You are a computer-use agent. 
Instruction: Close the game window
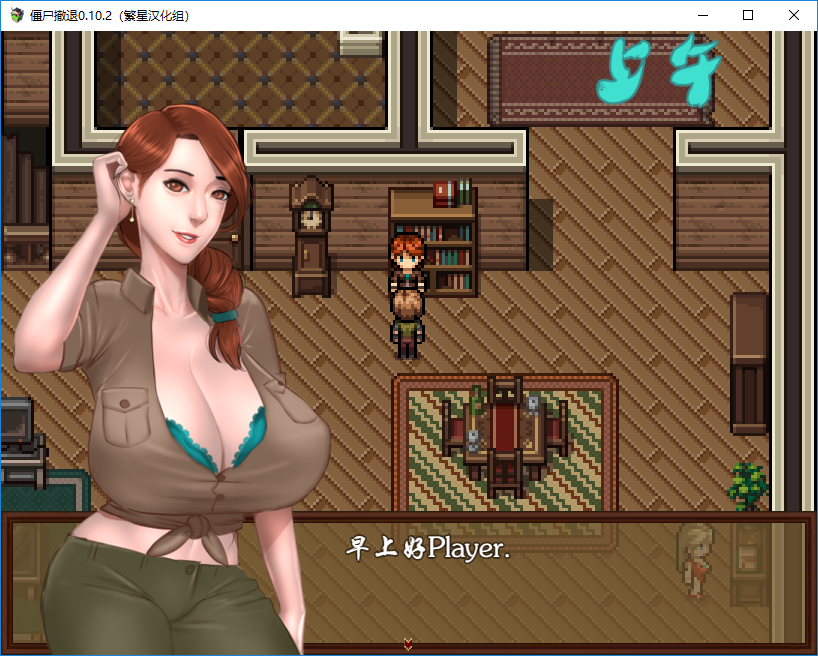pos(794,16)
